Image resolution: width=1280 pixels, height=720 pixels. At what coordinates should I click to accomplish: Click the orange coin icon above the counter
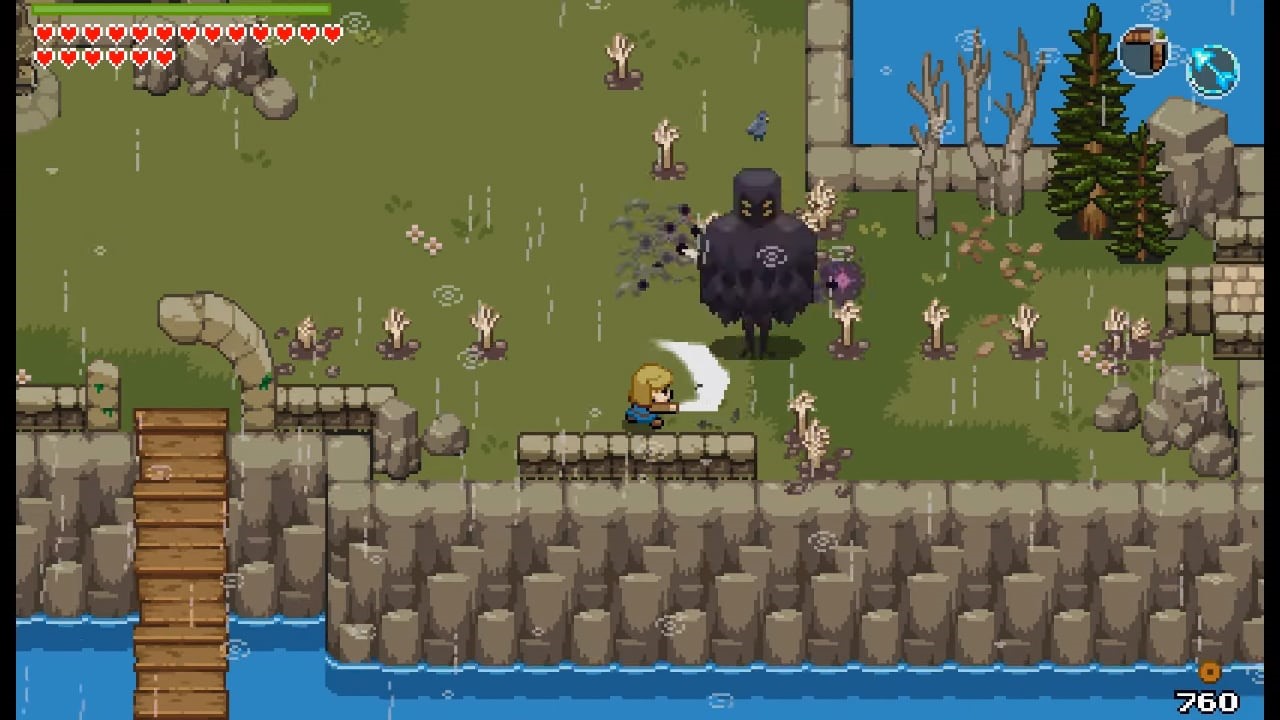tap(1209, 673)
